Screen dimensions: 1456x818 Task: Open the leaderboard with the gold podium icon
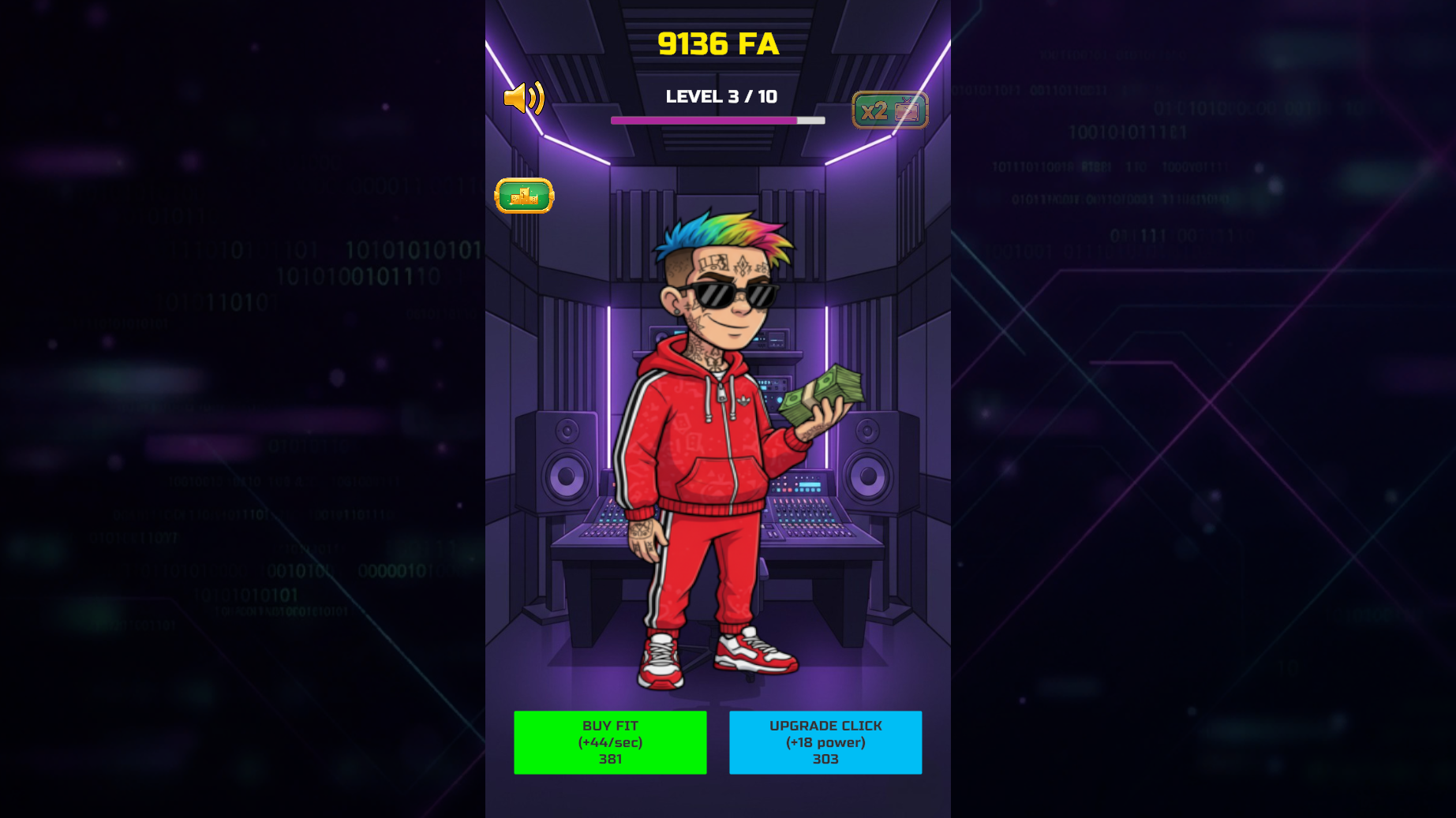524,196
